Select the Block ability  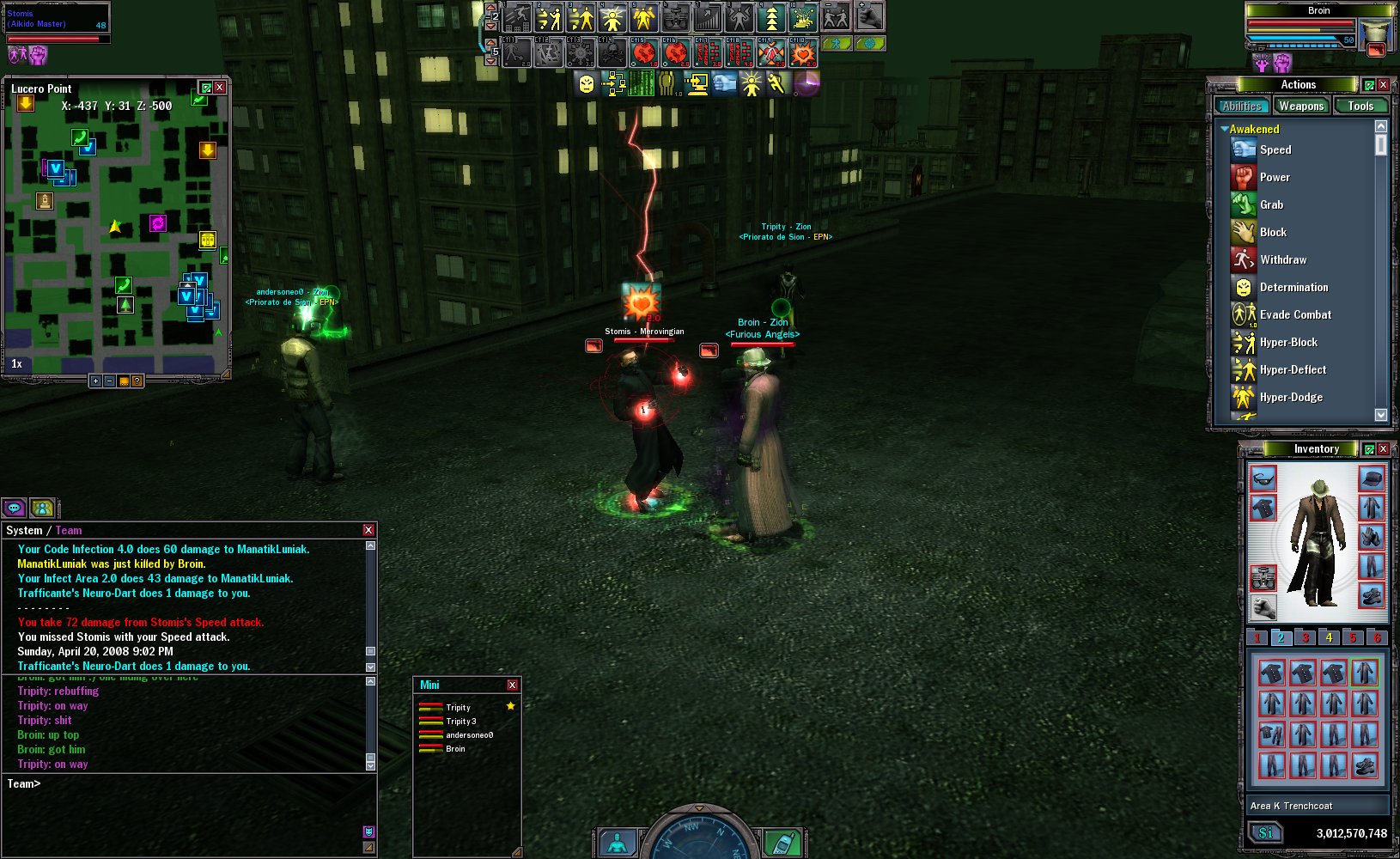coord(1272,232)
